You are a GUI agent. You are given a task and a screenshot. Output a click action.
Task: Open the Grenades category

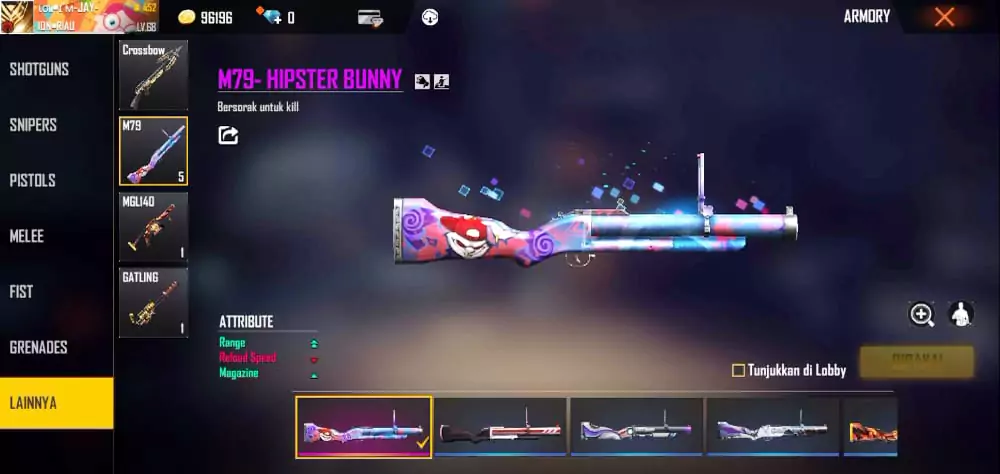(38, 348)
